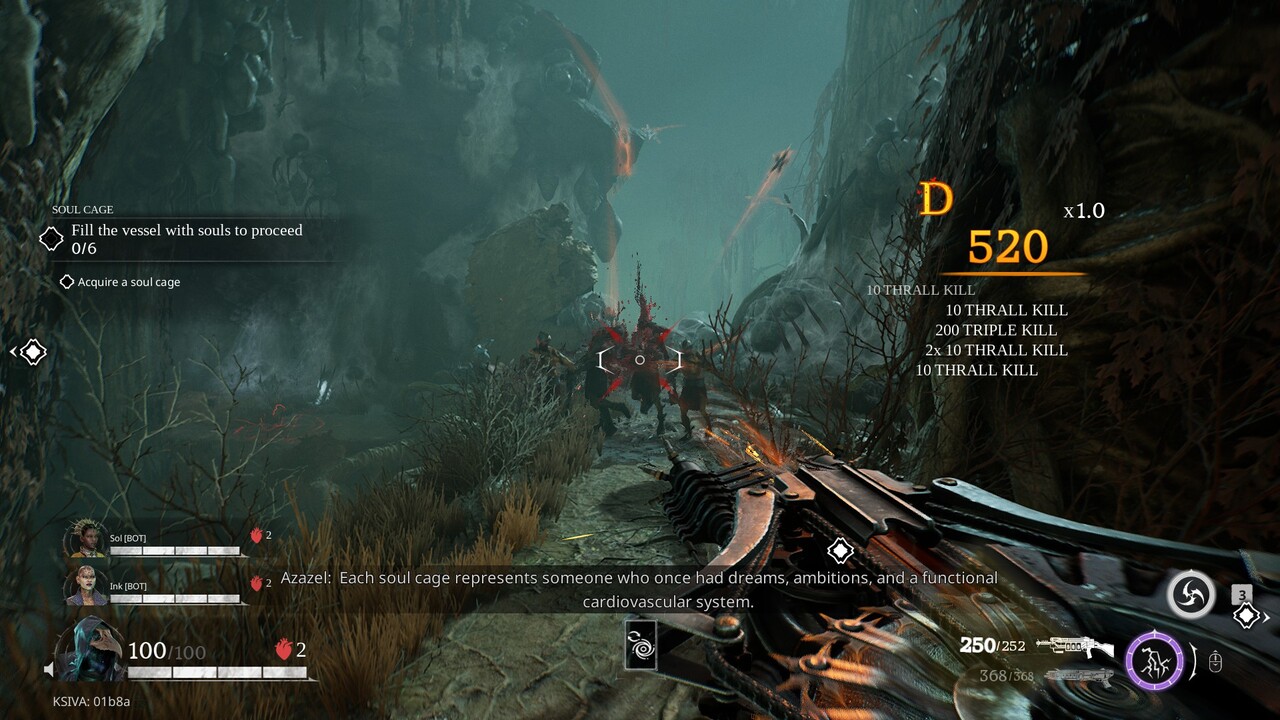The height and width of the screenshot is (720, 1280).
Task: Click the waypoint marker with right arrow
Action: coord(1247,616)
